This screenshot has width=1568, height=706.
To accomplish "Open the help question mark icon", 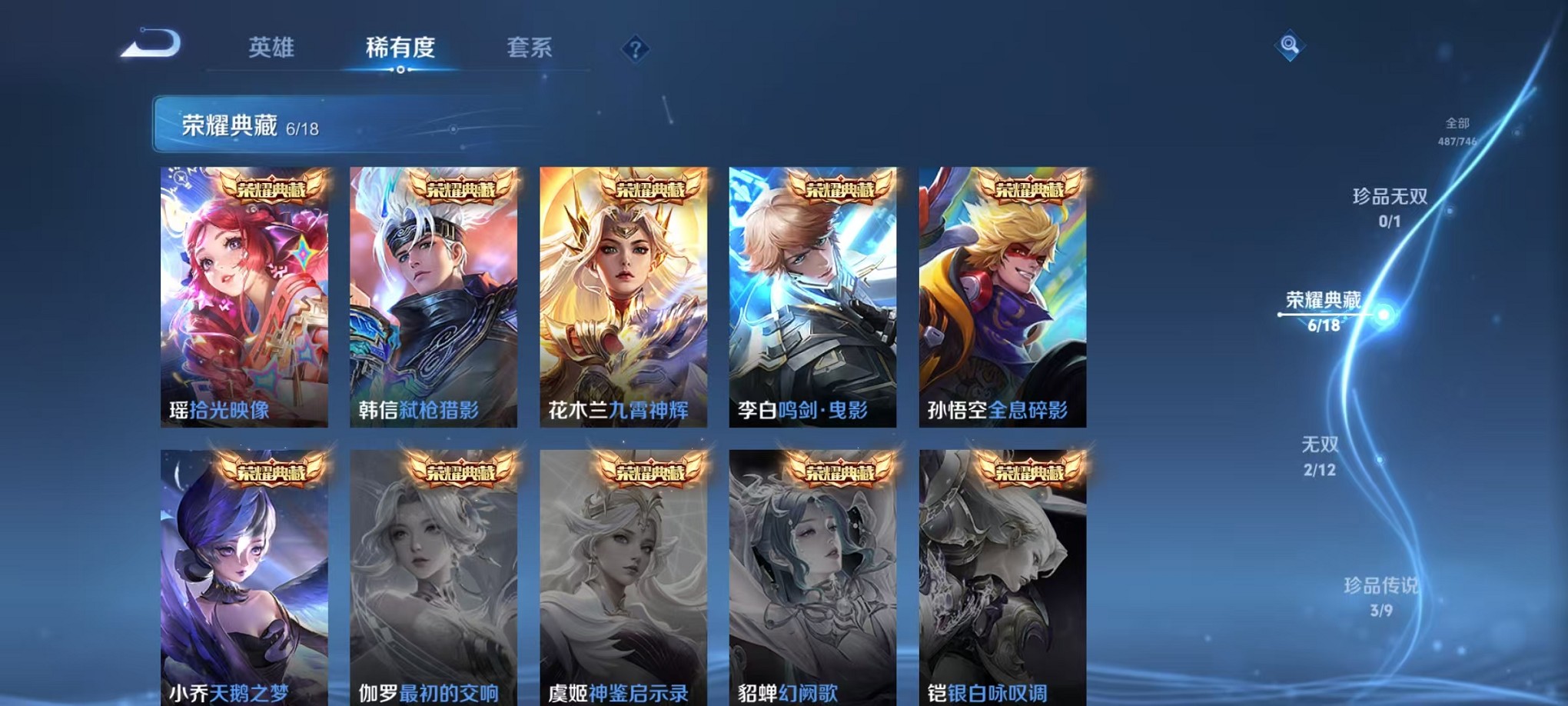I will click(635, 50).
